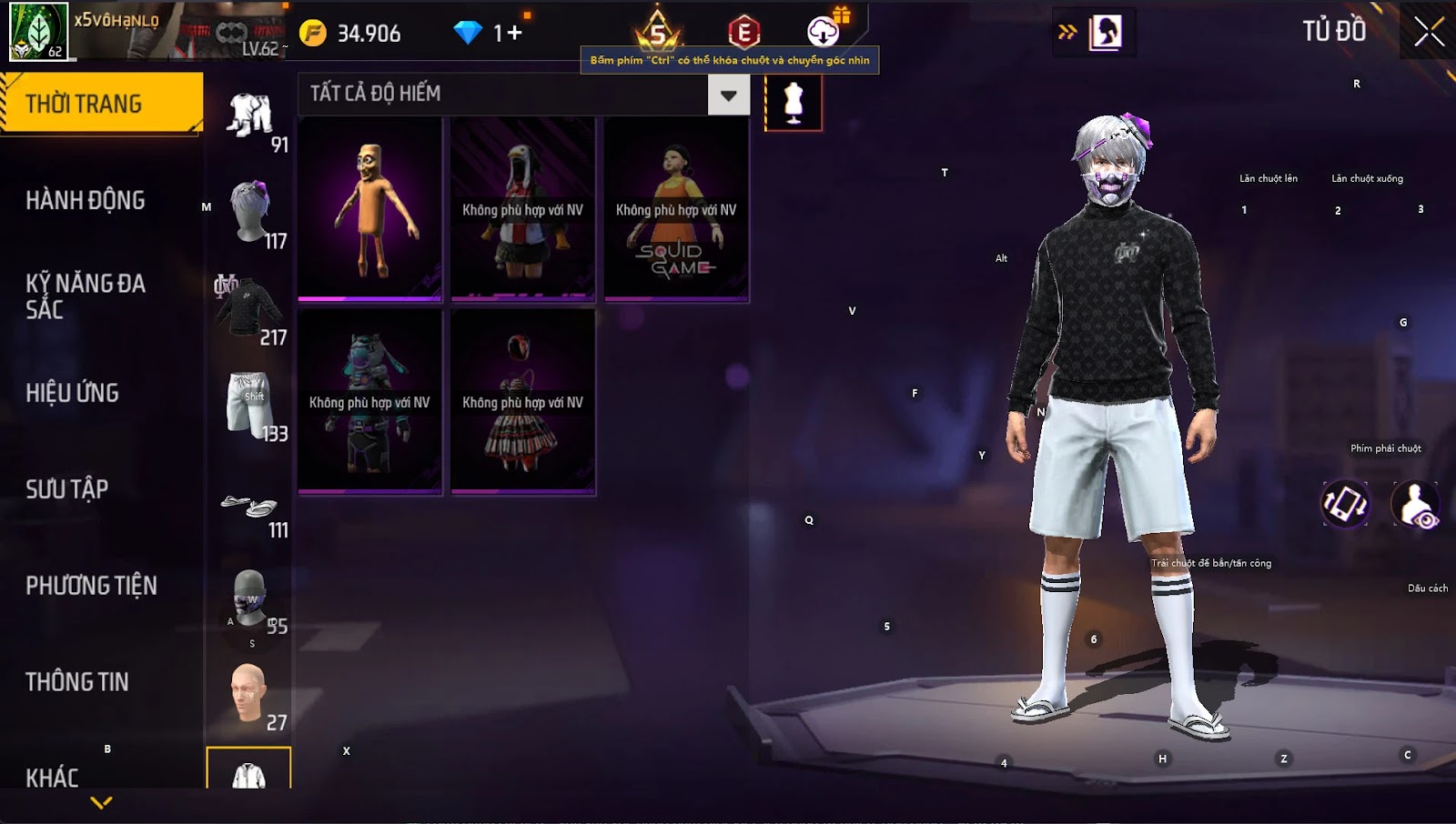
Task: Open the Thông Tin tab
Action: [77, 682]
